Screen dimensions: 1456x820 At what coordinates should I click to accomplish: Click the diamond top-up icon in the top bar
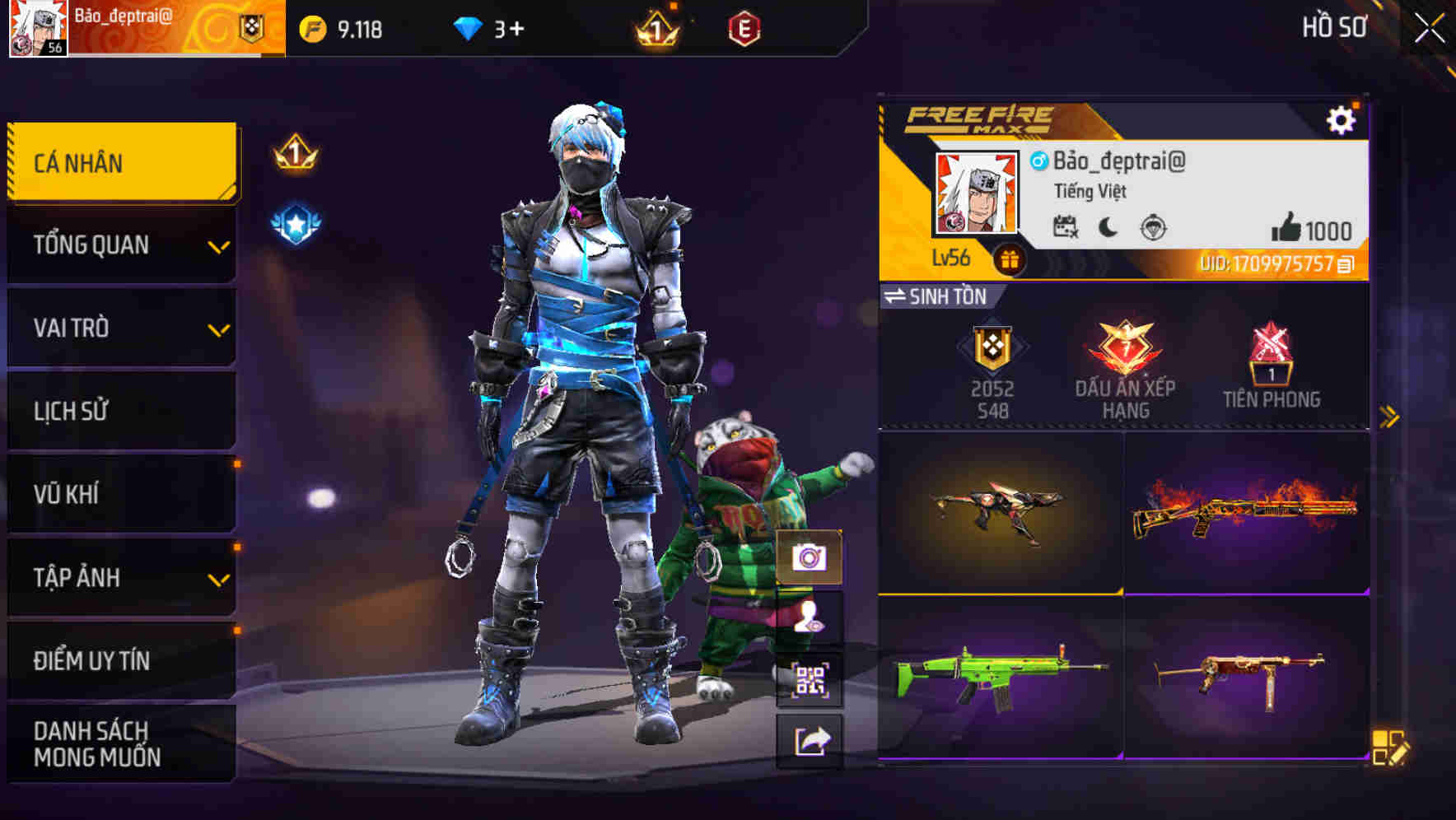click(x=469, y=28)
